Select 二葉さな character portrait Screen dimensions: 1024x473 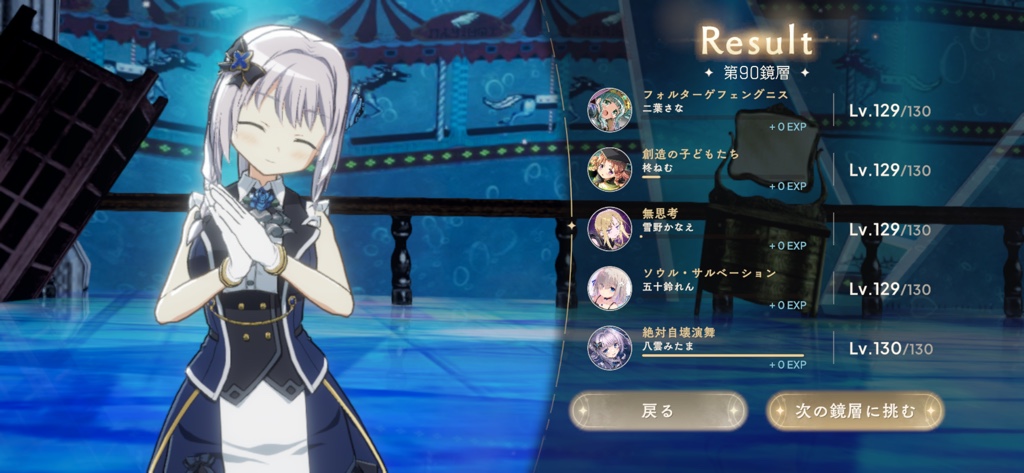click(x=609, y=110)
